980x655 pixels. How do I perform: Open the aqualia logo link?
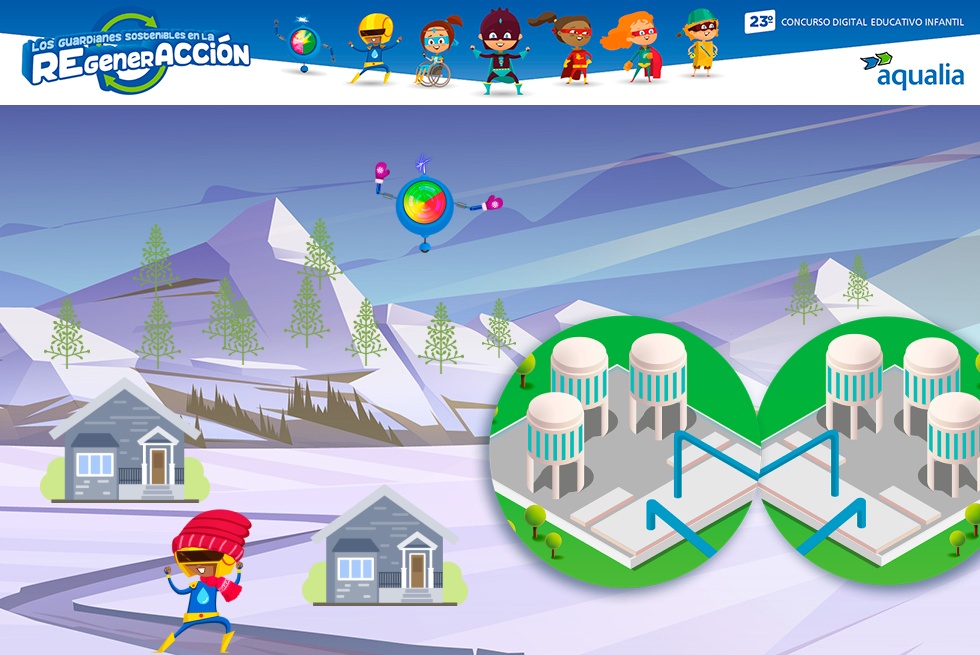click(912, 70)
